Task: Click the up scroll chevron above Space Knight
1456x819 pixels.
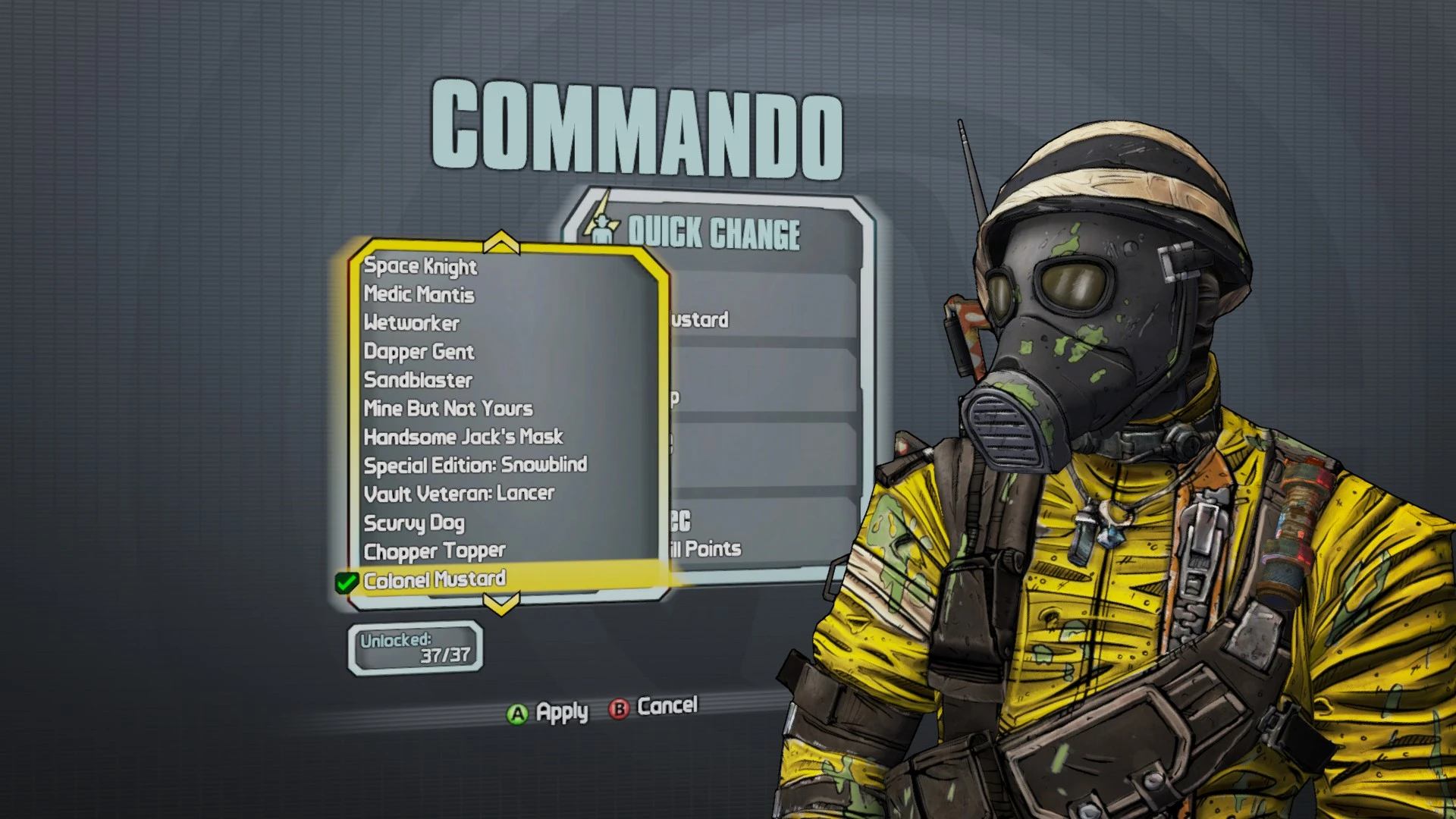Action: (500, 243)
